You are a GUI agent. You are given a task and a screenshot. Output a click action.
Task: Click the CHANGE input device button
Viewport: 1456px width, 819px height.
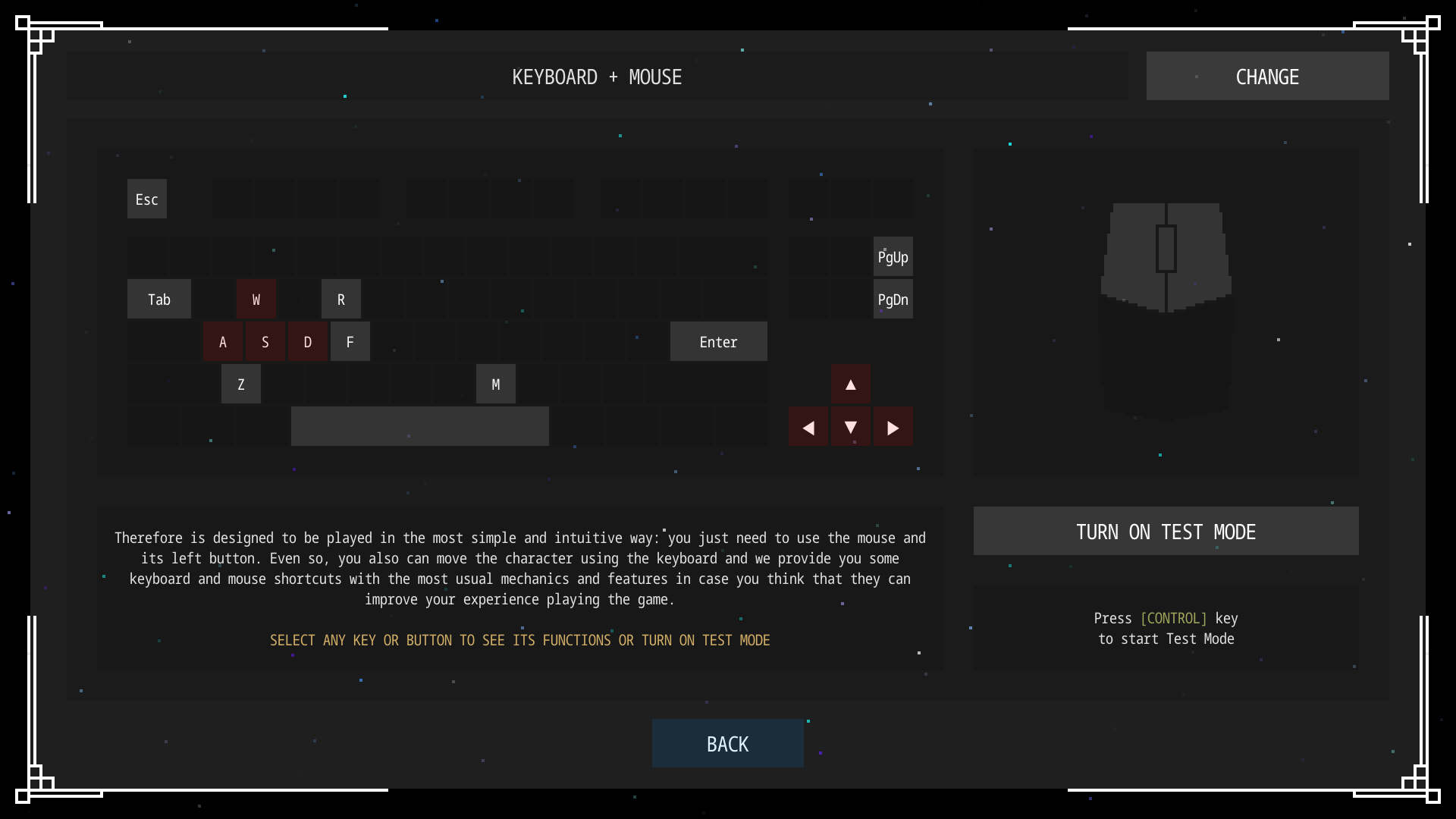tap(1267, 76)
